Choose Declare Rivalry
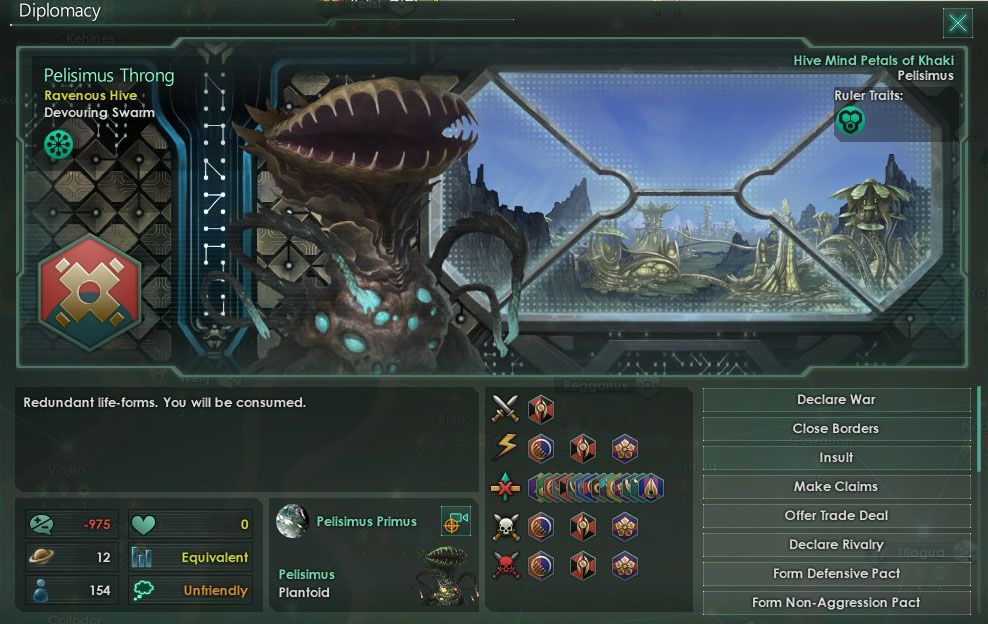 (x=836, y=545)
